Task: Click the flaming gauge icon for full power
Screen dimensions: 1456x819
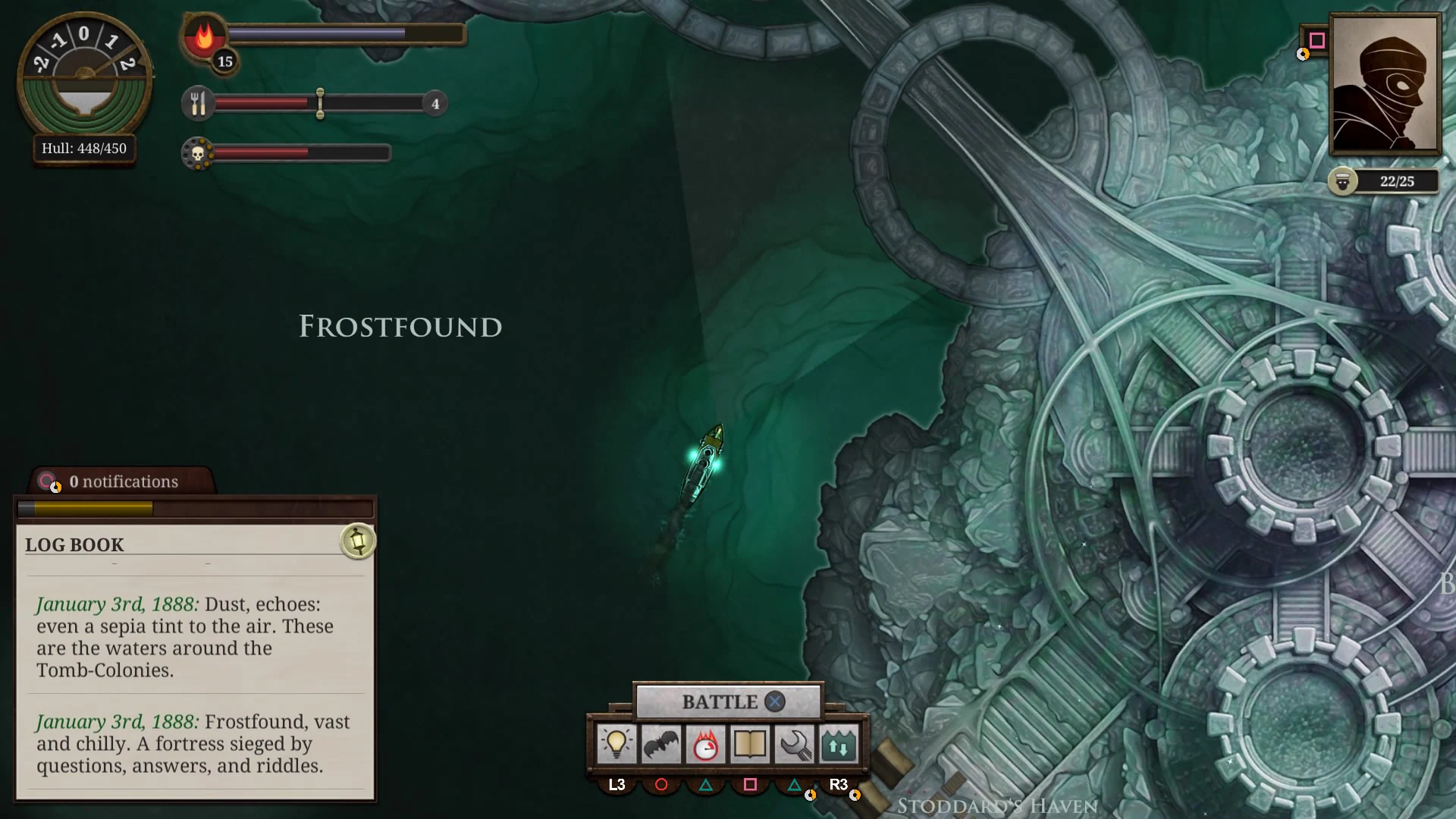Action: pos(705,745)
